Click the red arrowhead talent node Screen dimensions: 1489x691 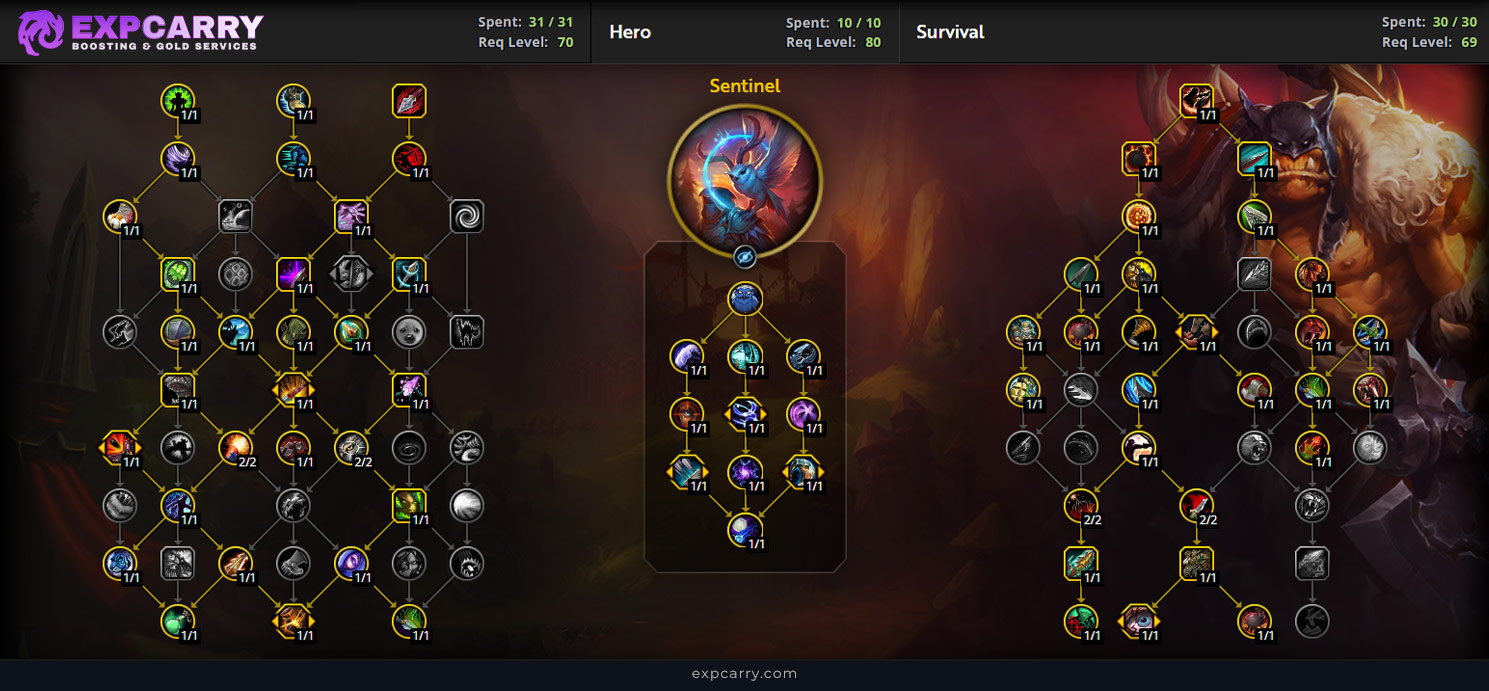[x=409, y=100]
